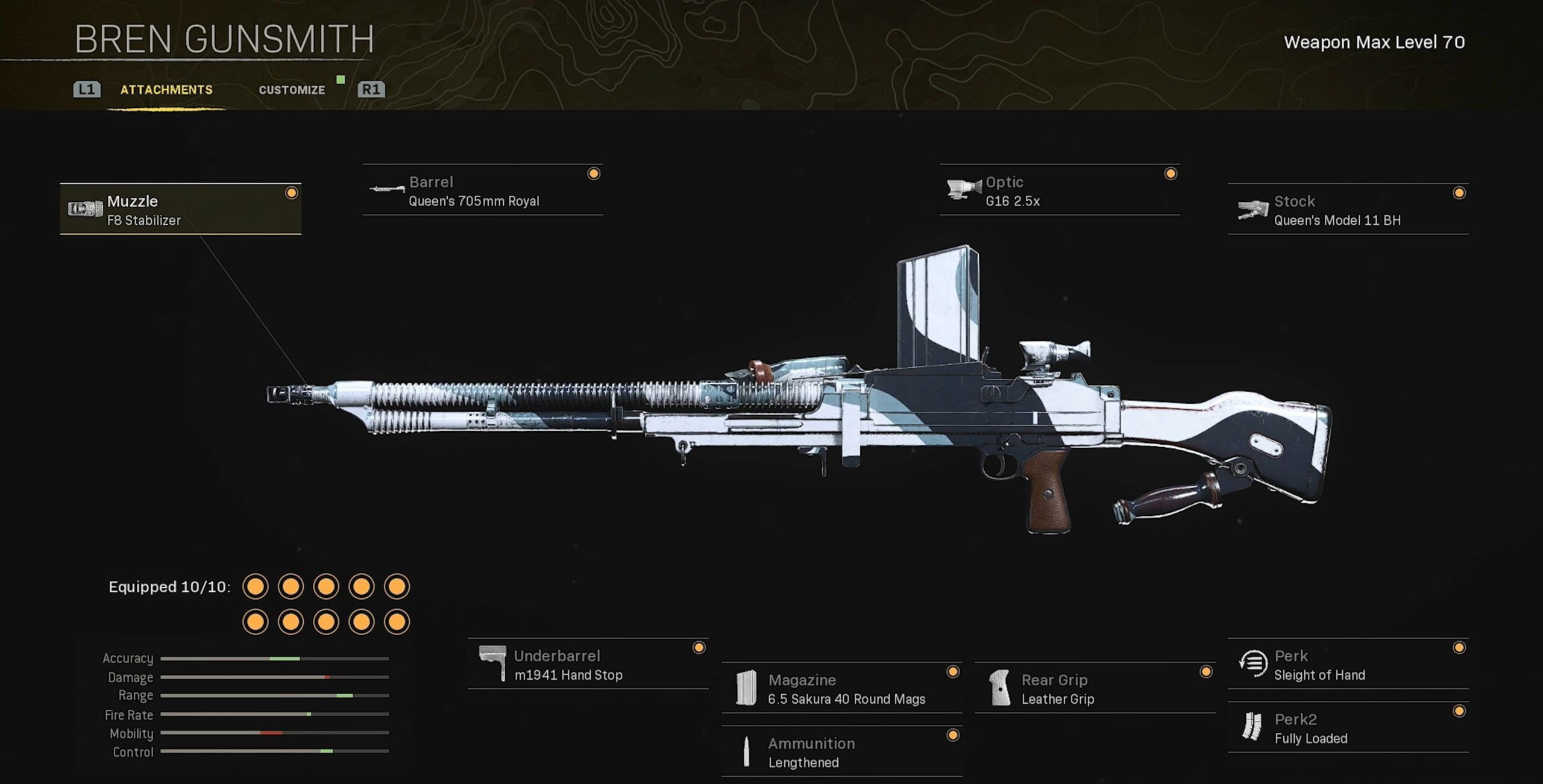The width and height of the screenshot is (1543, 784).
Task: Toggle the equipped indicator on the Optic slot
Action: point(1171,174)
